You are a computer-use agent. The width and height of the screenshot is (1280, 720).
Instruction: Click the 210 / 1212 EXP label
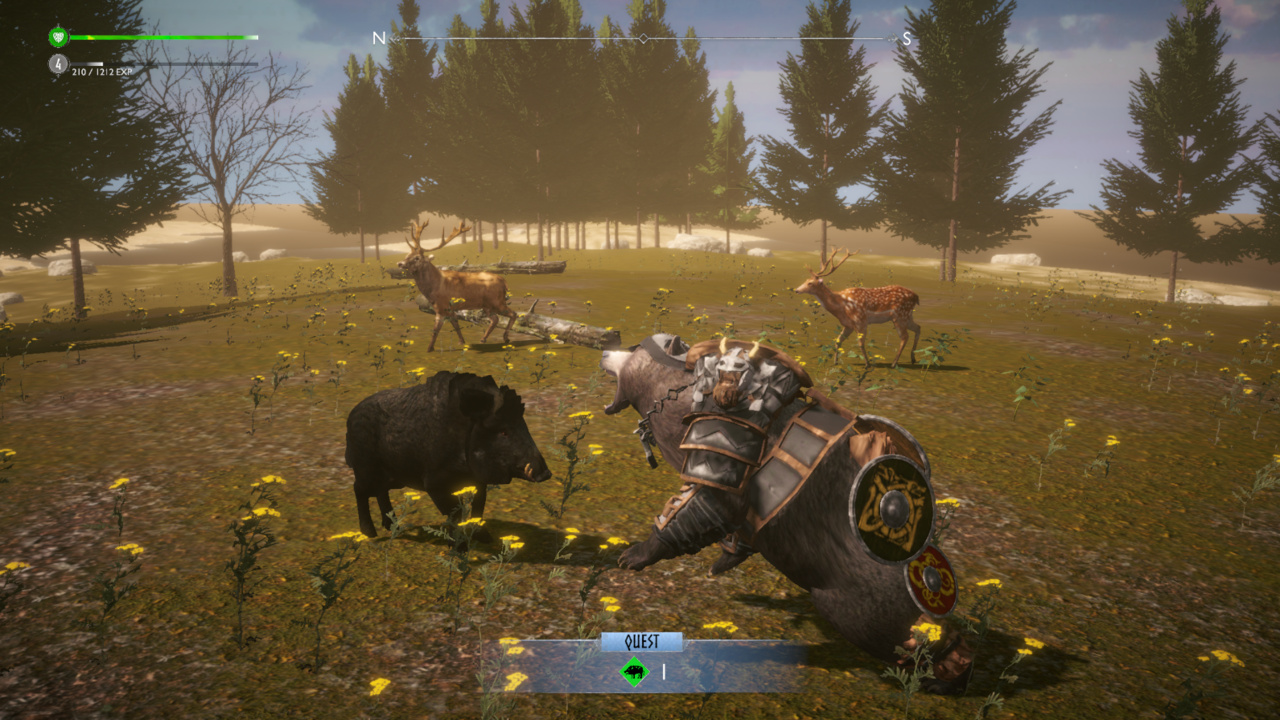(101, 73)
